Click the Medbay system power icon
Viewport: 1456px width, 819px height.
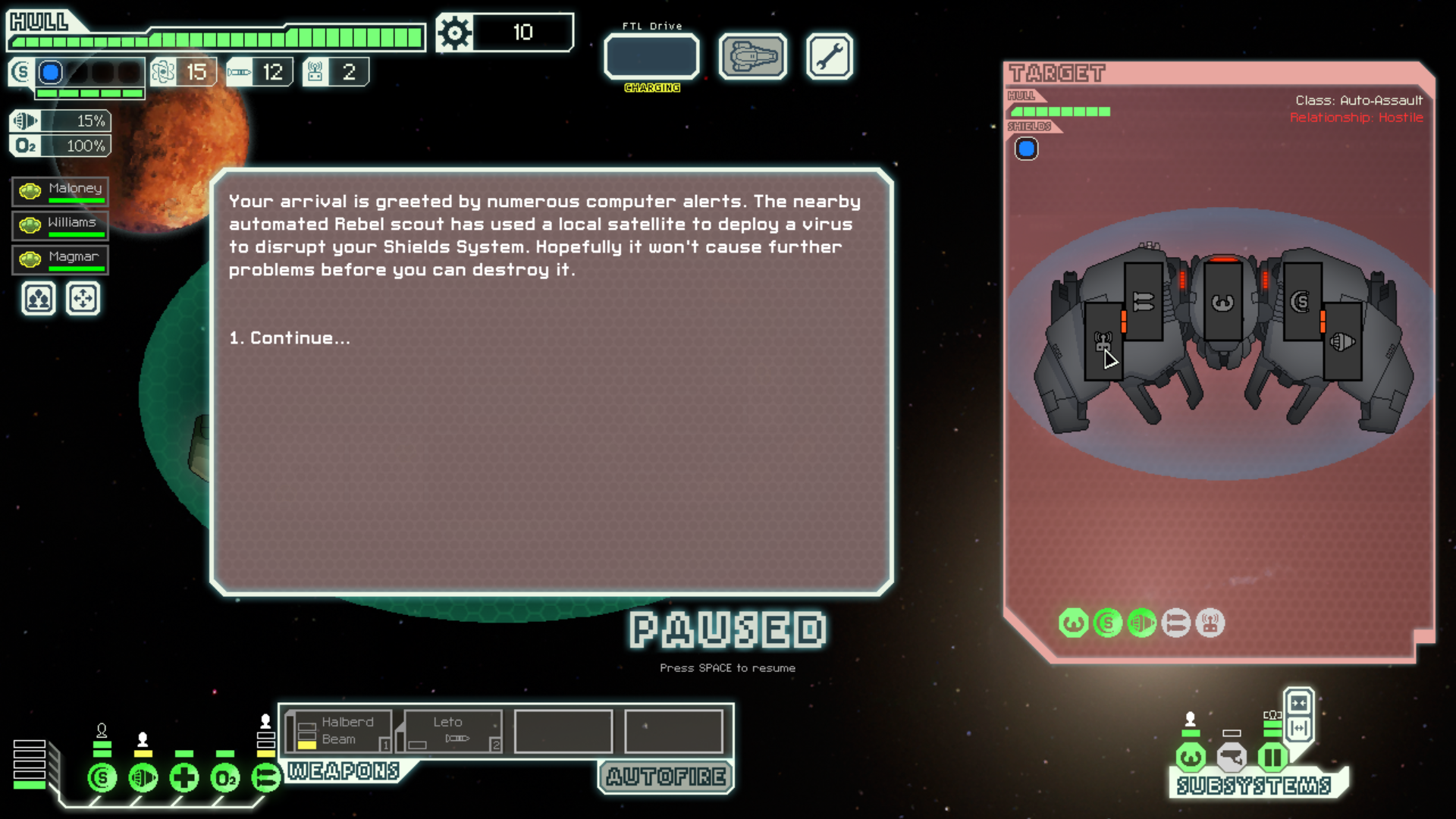click(x=184, y=778)
